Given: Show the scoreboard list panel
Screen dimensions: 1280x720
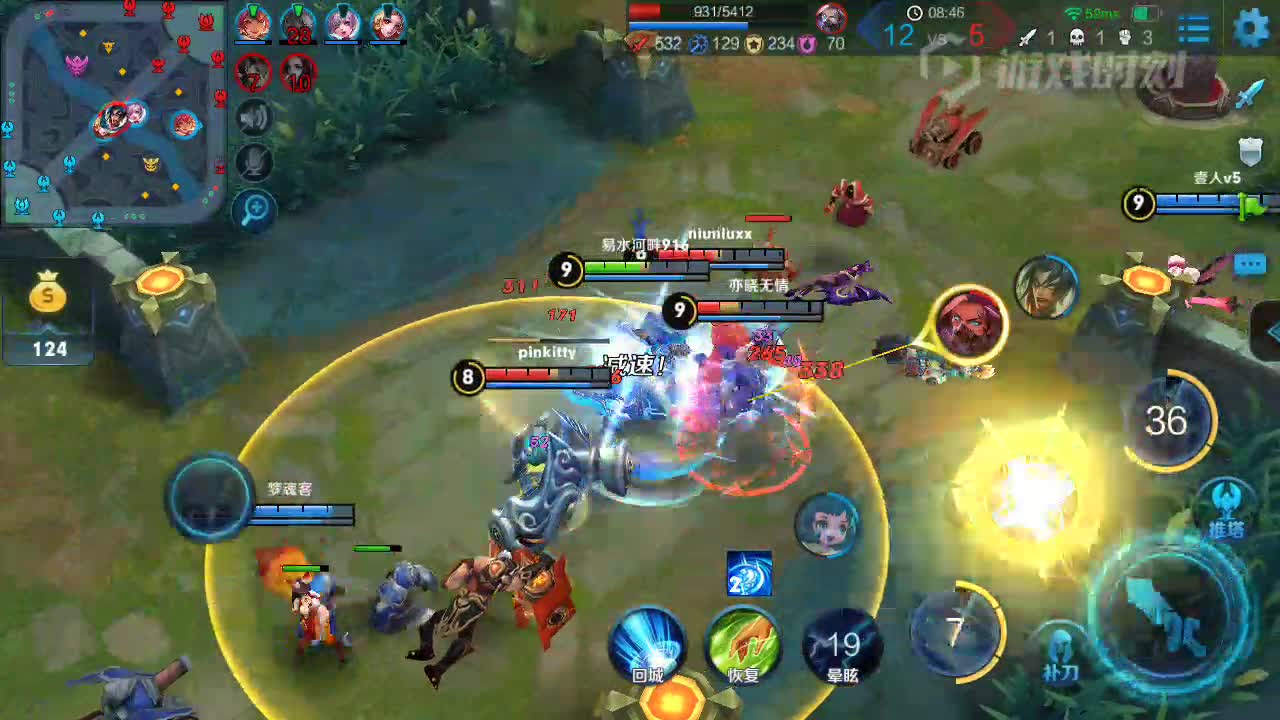Looking at the screenshot, I should click(x=1194, y=29).
